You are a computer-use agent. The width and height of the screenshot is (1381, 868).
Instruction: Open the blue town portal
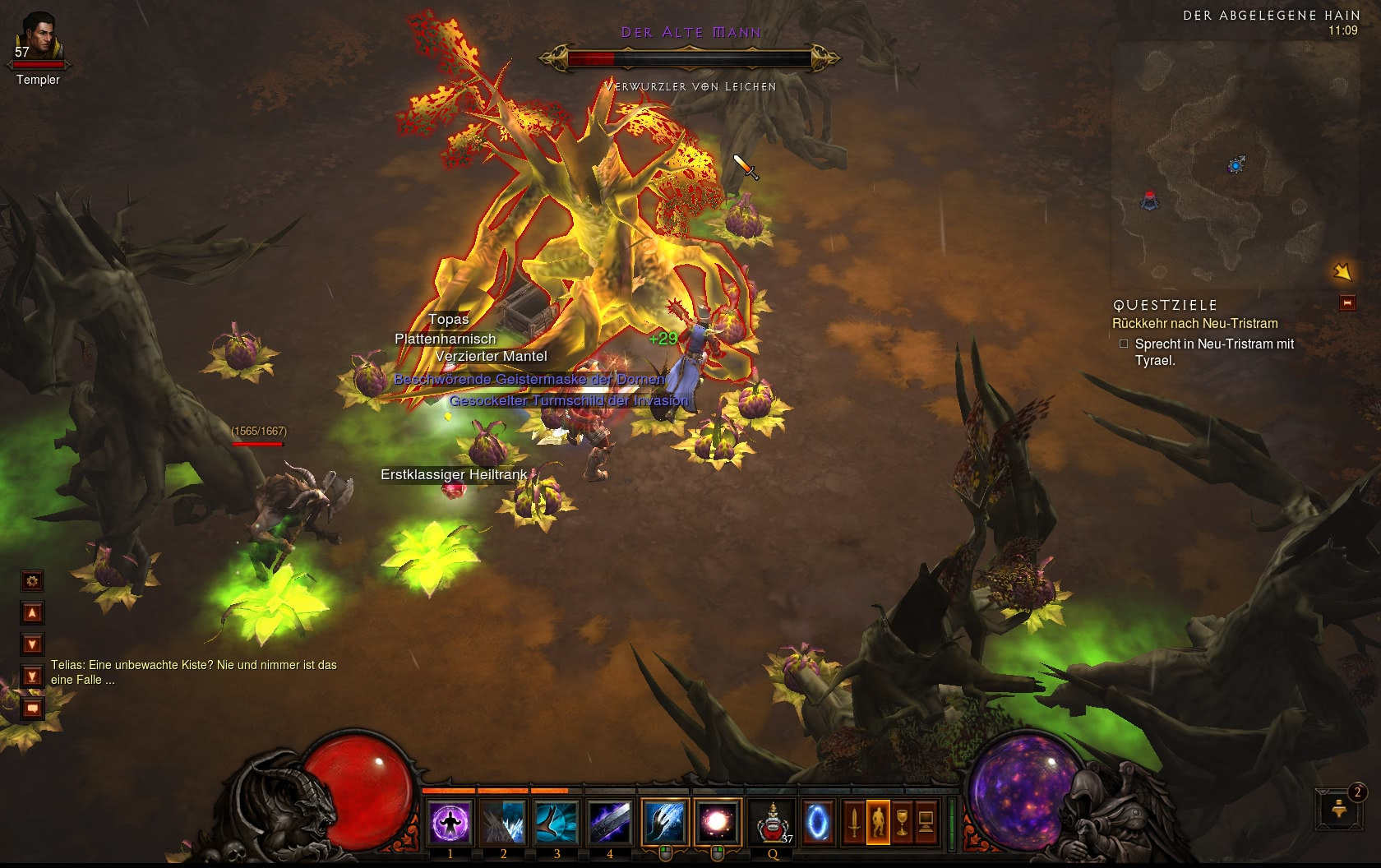point(817,821)
